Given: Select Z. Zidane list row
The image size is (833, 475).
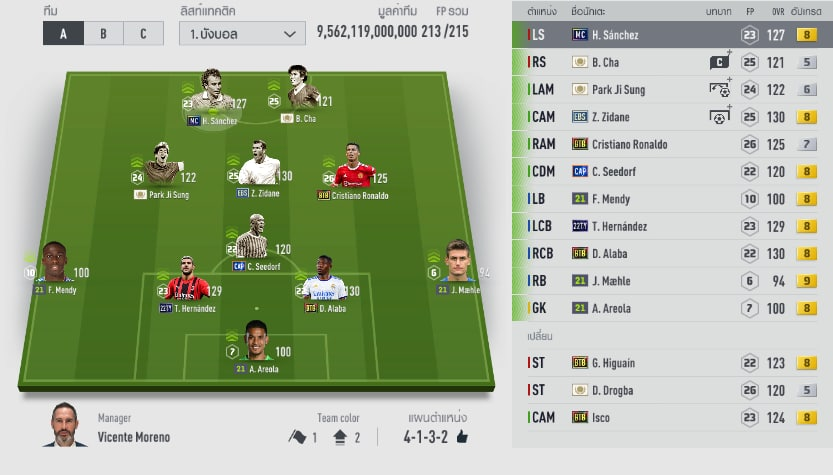Looking at the screenshot, I should click(672, 117).
